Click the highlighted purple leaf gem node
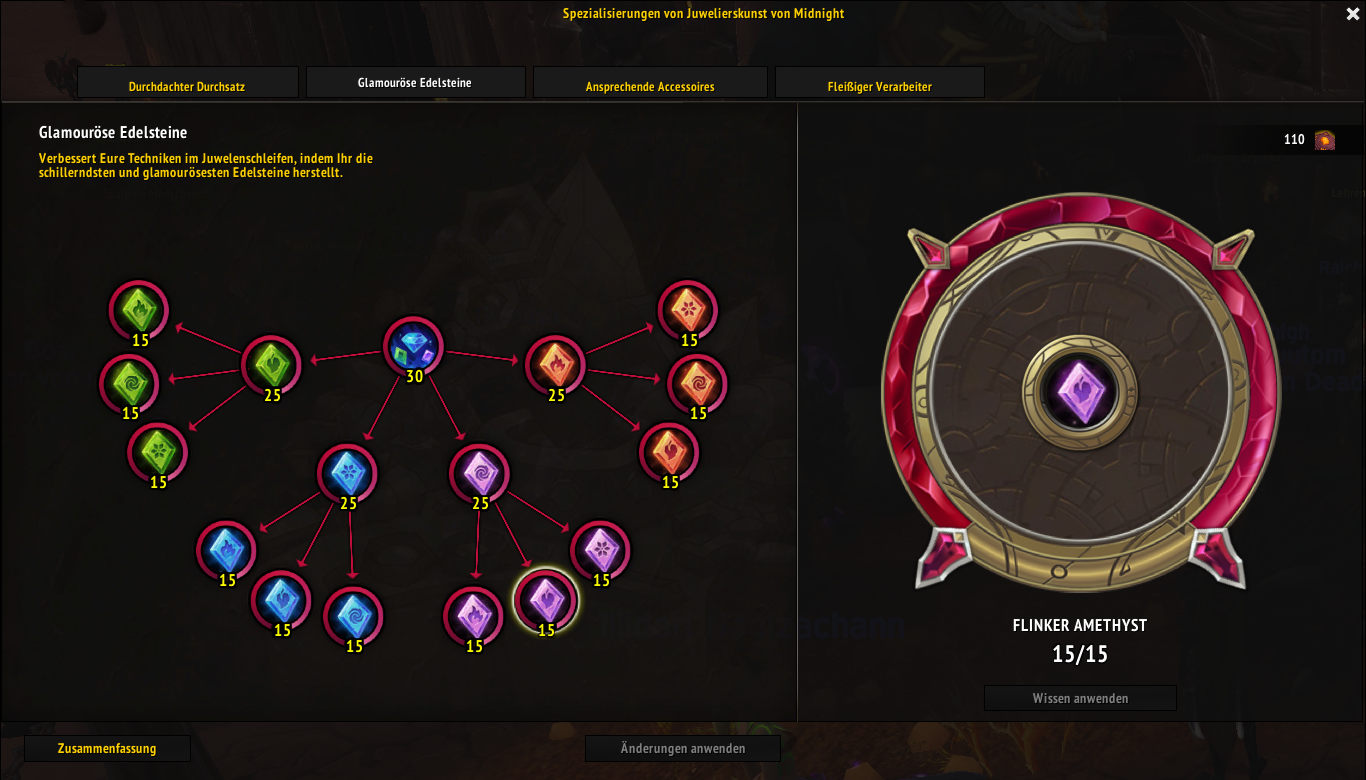The image size is (1366, 780). pos(546,600)
